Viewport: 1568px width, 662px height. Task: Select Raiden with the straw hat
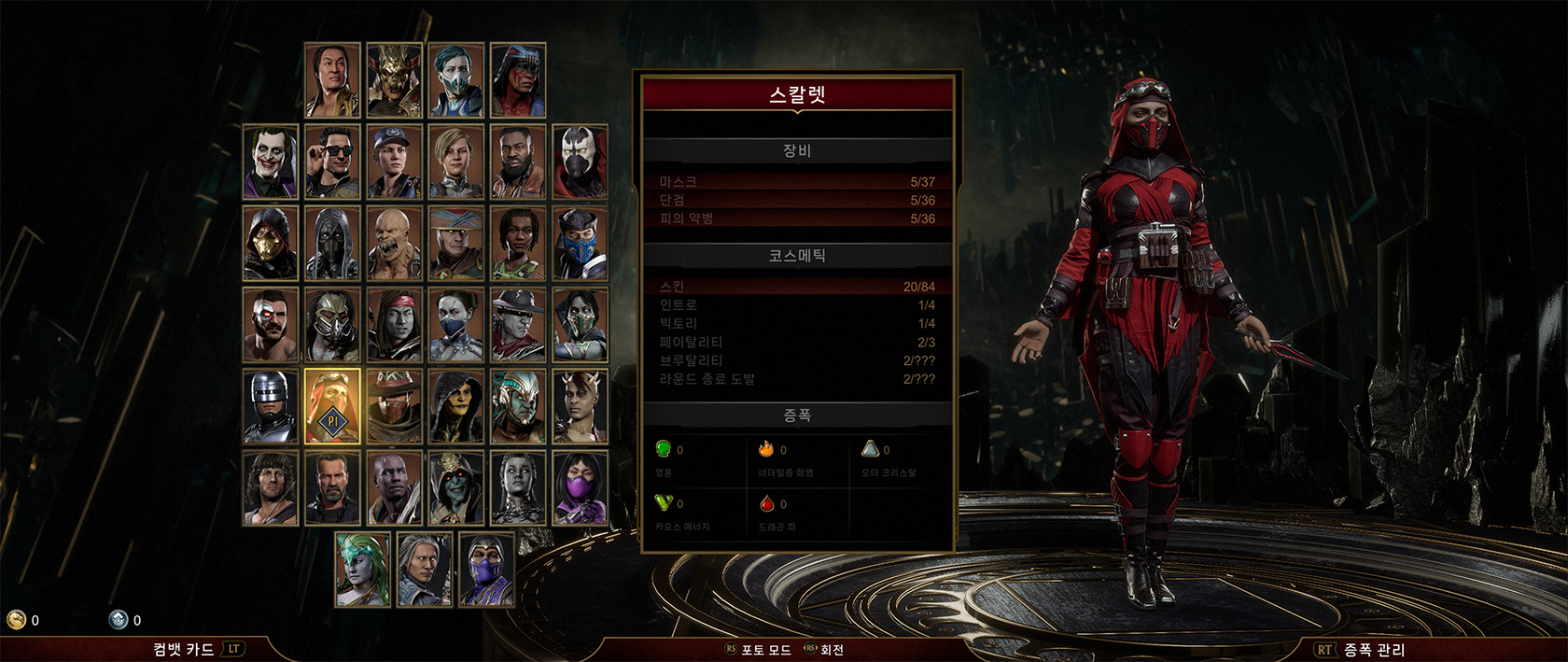pyautogui.click(x=456, y=244)
